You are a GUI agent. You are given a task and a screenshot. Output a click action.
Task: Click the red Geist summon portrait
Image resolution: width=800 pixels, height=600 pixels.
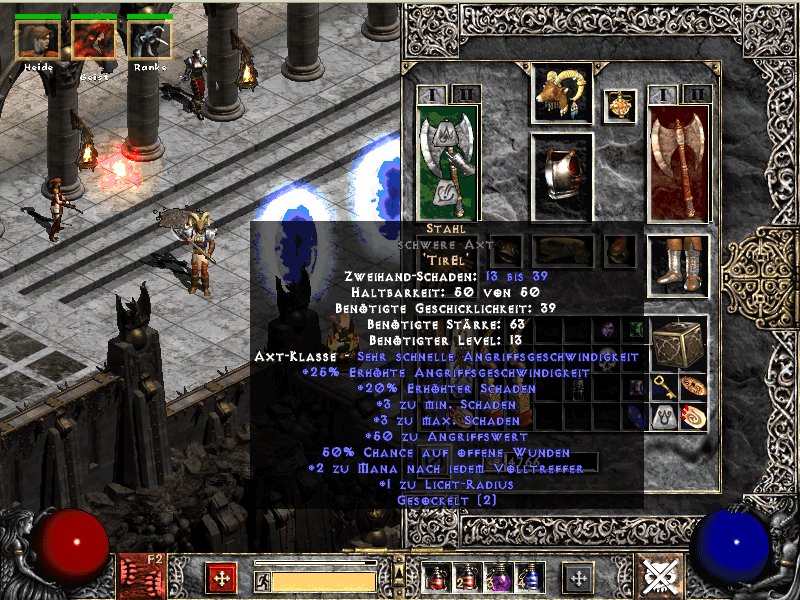93,40
